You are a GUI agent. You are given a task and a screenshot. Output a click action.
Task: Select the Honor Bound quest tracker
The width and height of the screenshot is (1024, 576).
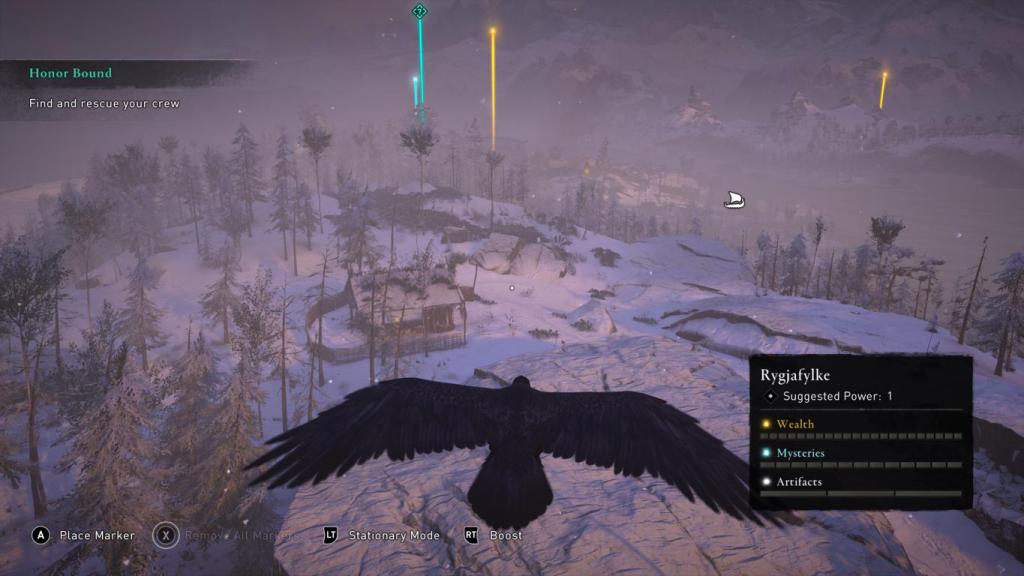pos(70,73)
